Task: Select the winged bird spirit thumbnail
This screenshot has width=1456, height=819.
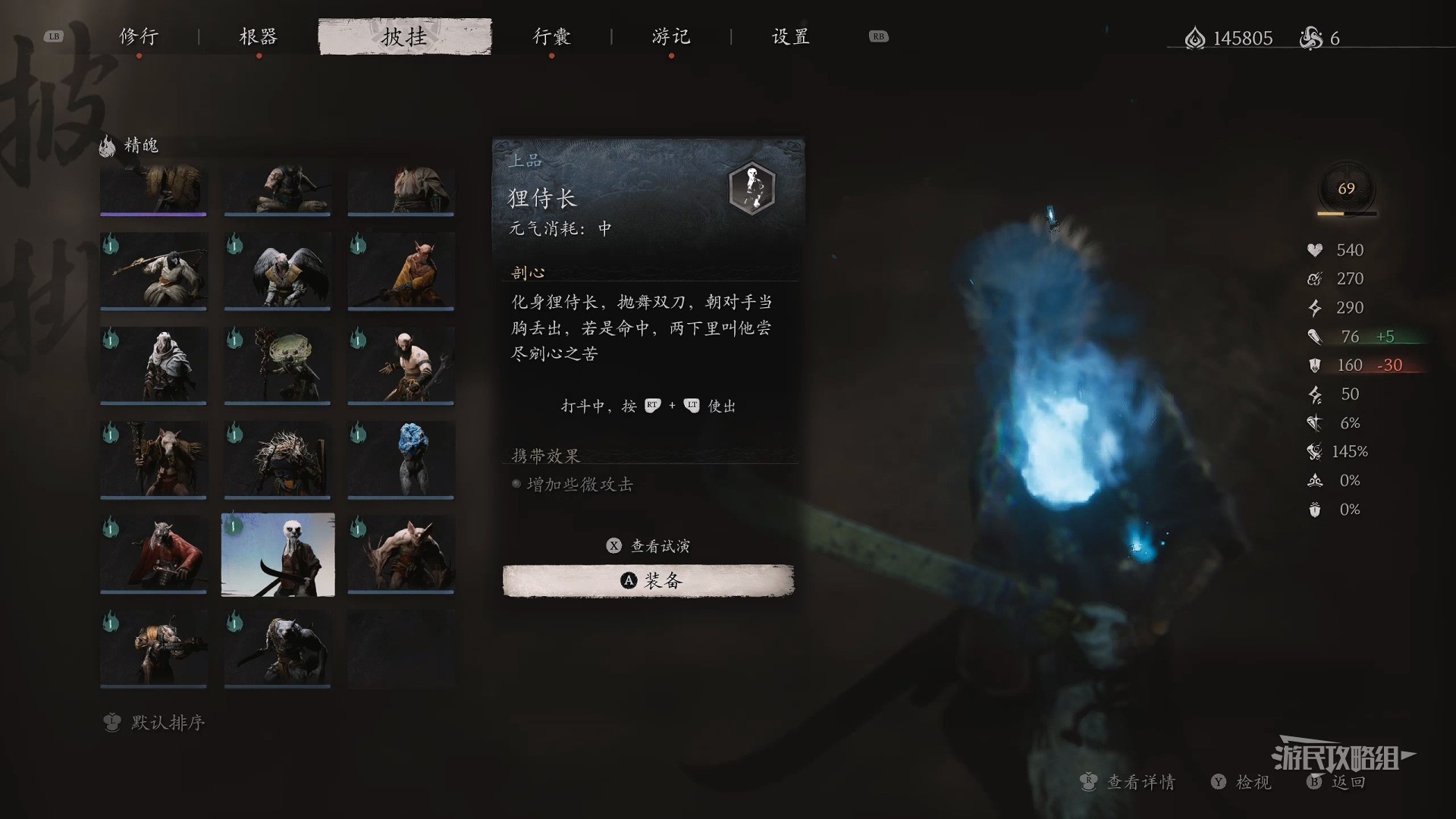Action: (x=278, y=271)
